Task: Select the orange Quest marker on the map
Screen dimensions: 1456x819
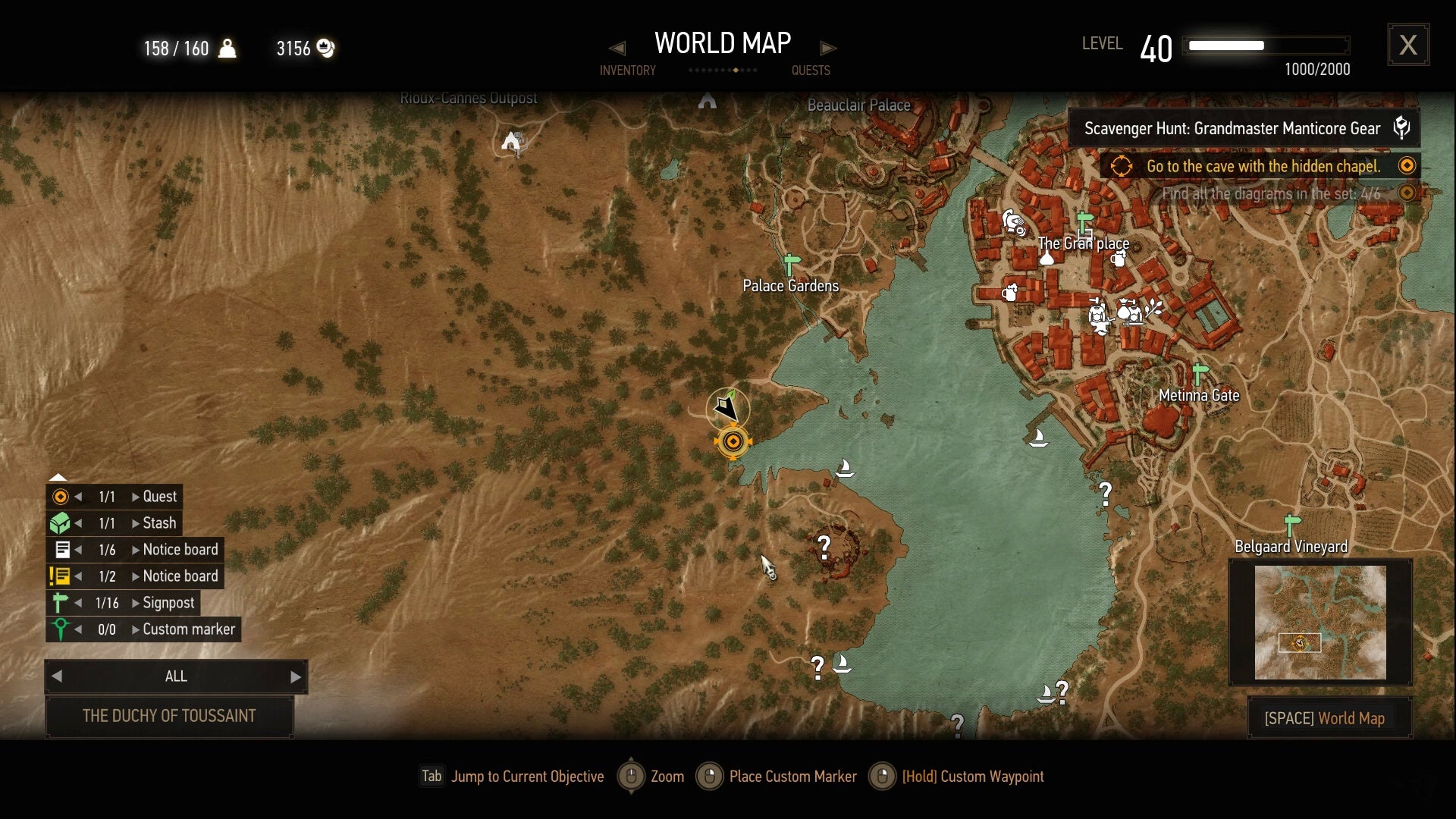Action: point(733,441)
